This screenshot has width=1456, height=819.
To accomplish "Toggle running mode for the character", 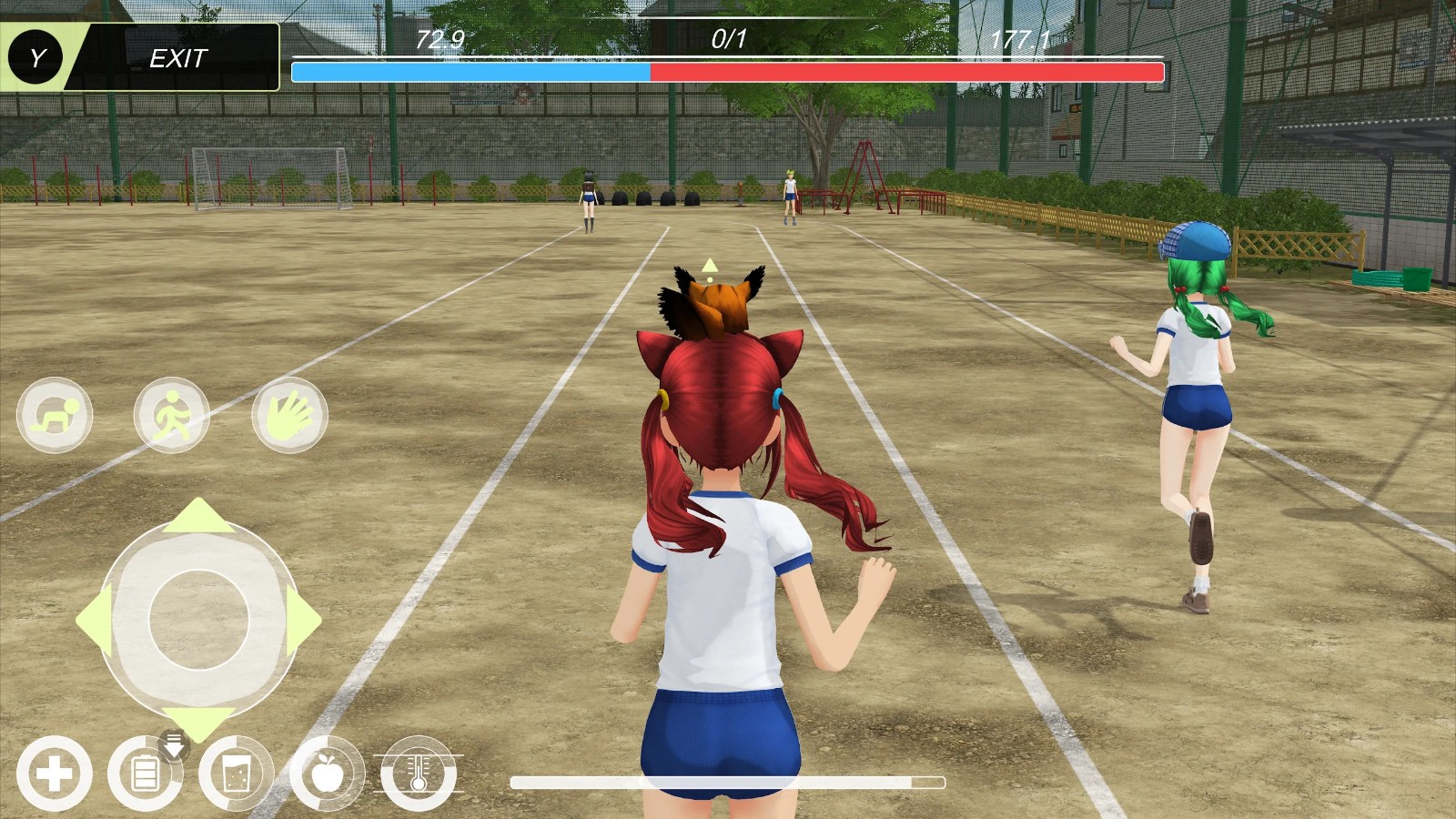I will [x=173, y=414].
